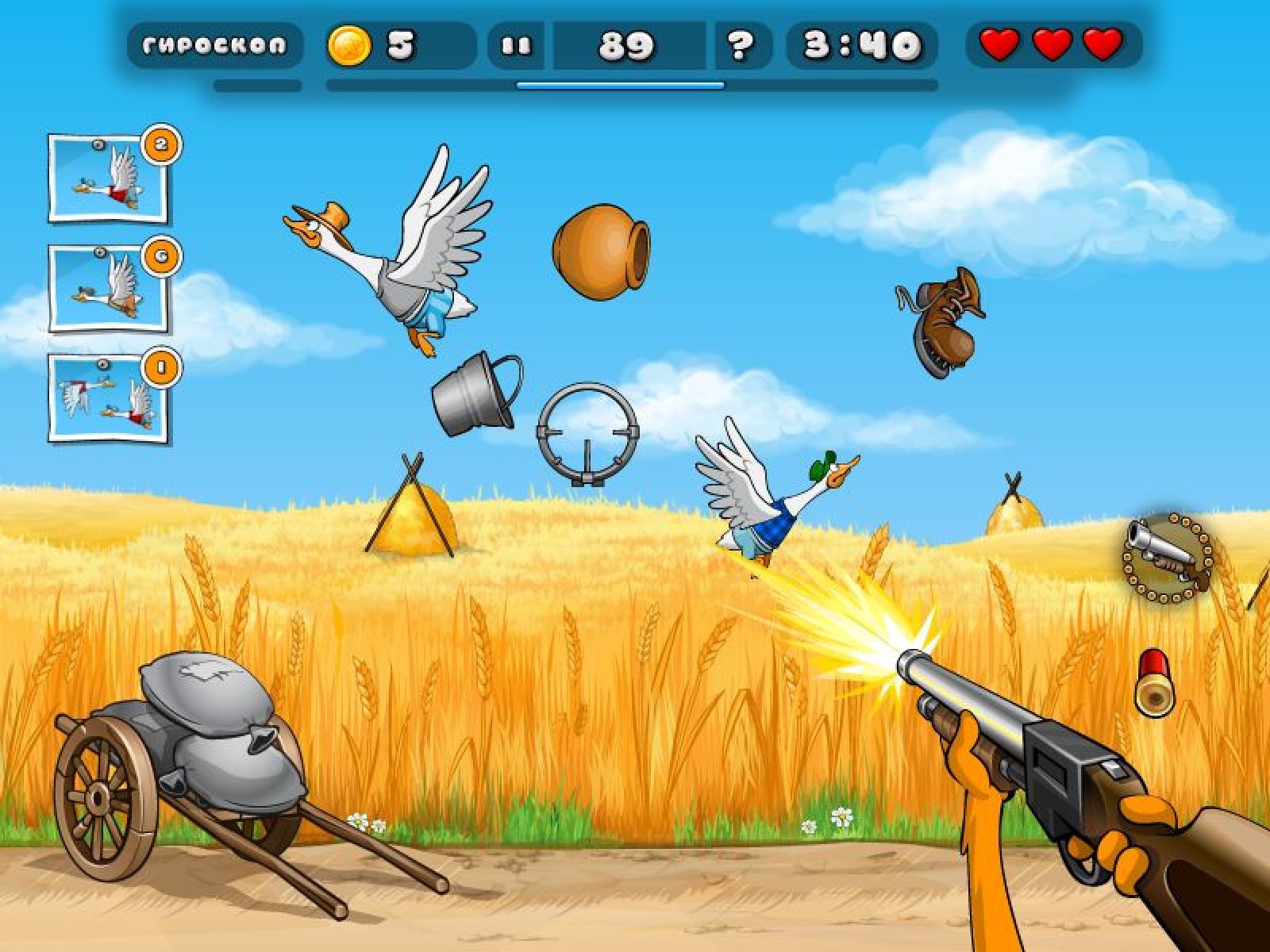
Task: Reload using the red shotgun shell icon
Action: (1153, 681)
